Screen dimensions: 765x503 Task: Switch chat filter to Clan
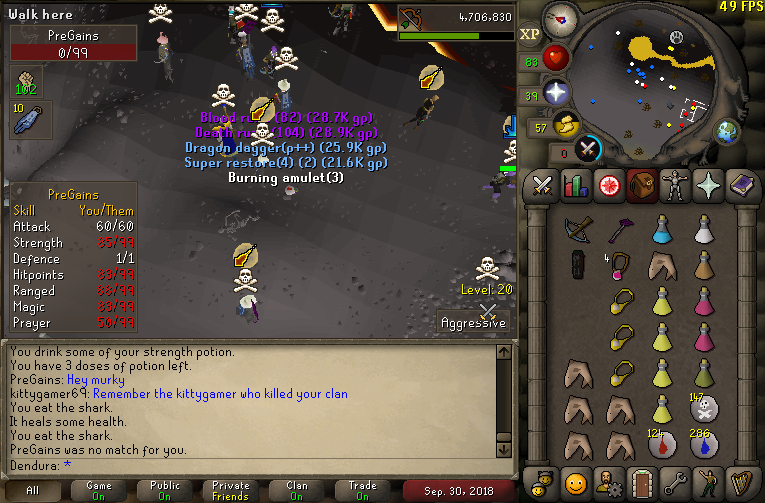coord(297,490)
